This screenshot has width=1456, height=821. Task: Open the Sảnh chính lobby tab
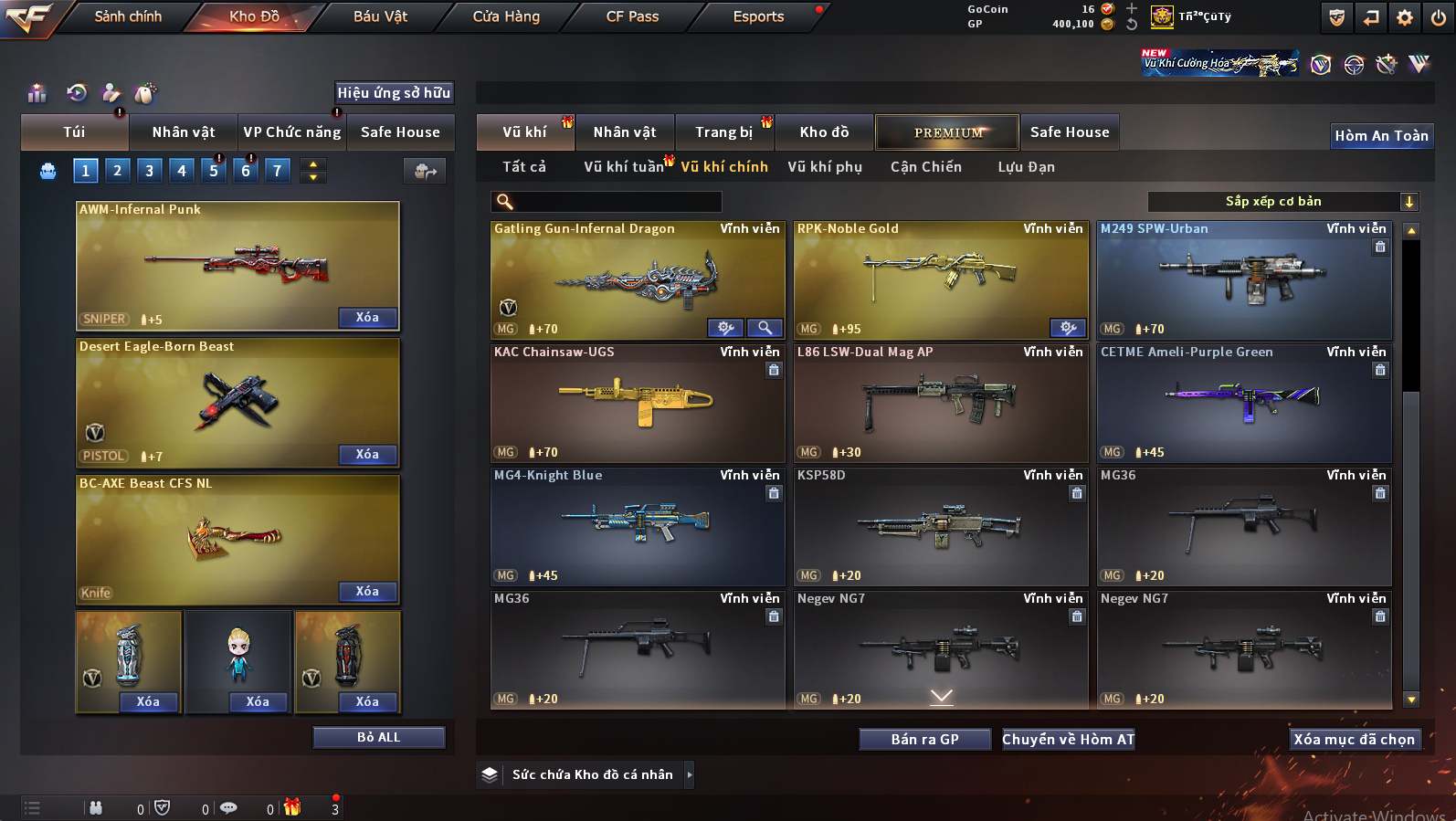(x=128, y=16)
